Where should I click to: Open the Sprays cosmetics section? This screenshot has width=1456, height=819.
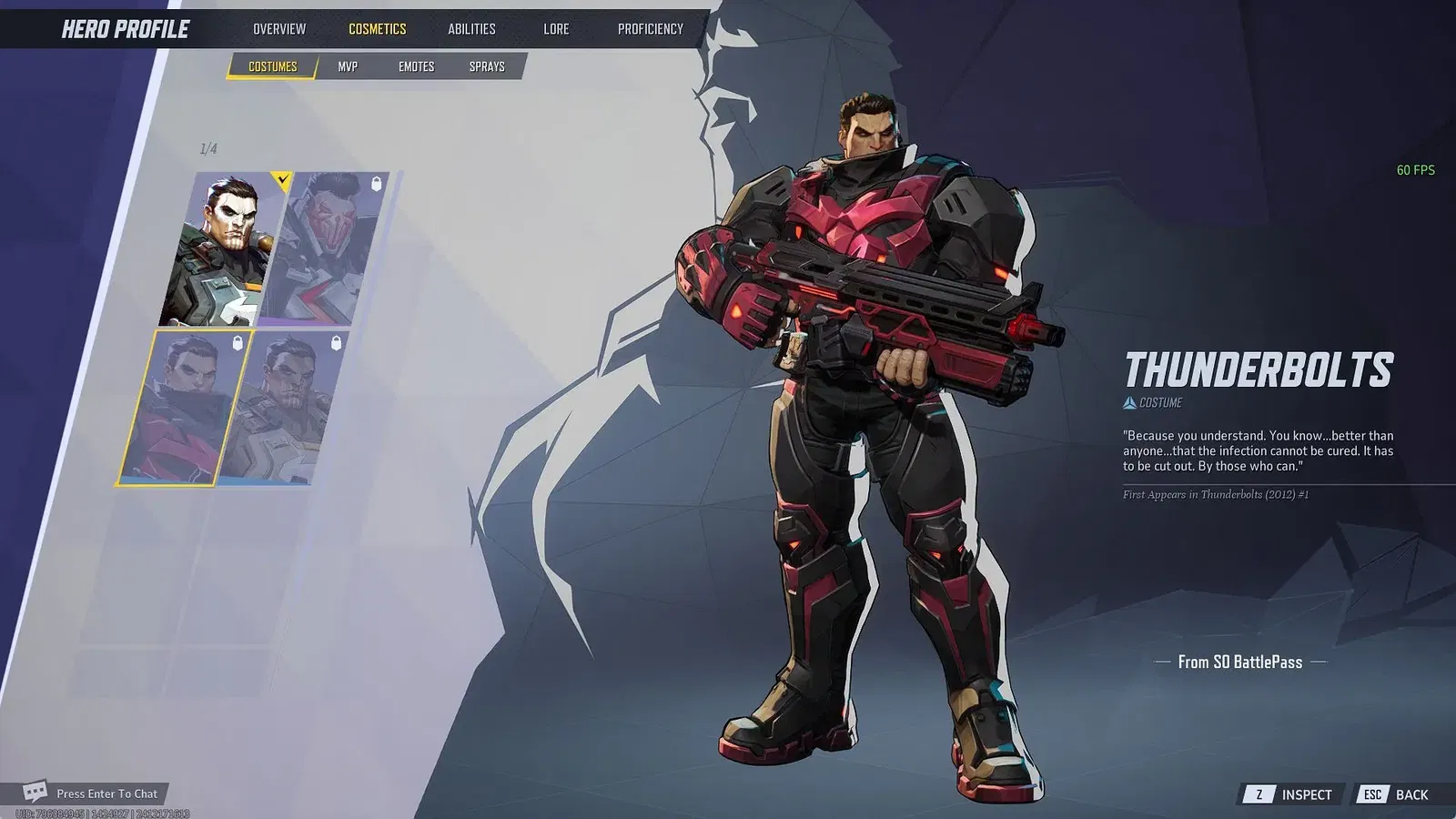point(487,66)
